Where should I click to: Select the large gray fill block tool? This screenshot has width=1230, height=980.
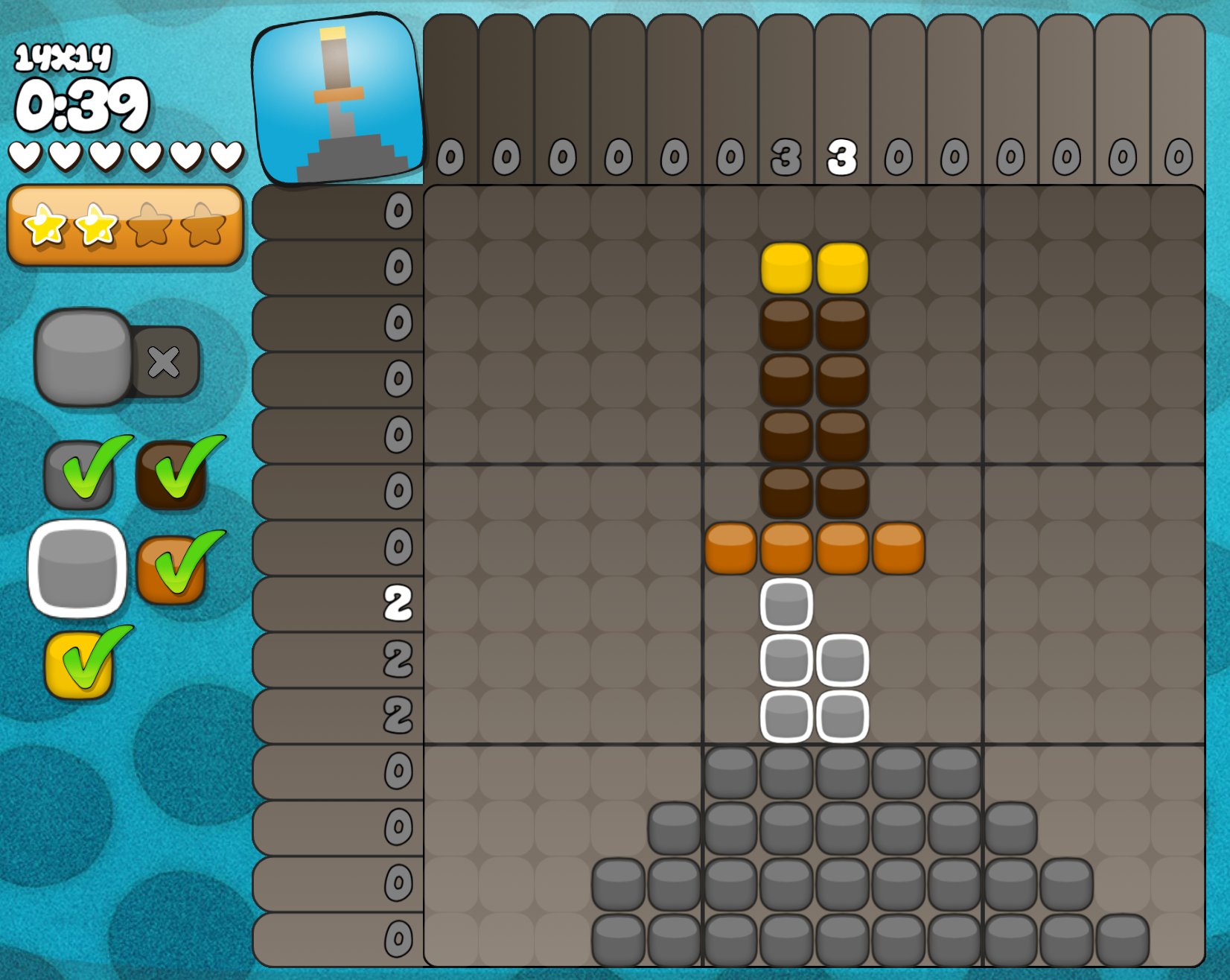[x=83, y=357]
